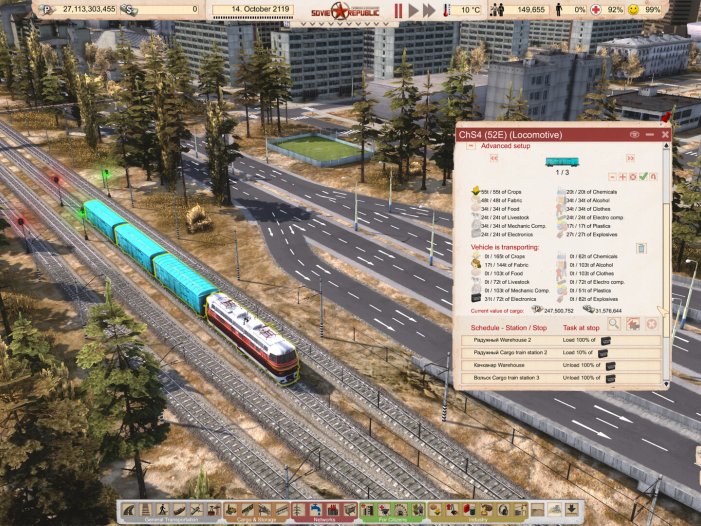Remove the schedule stop with red X button

(650, 323)
